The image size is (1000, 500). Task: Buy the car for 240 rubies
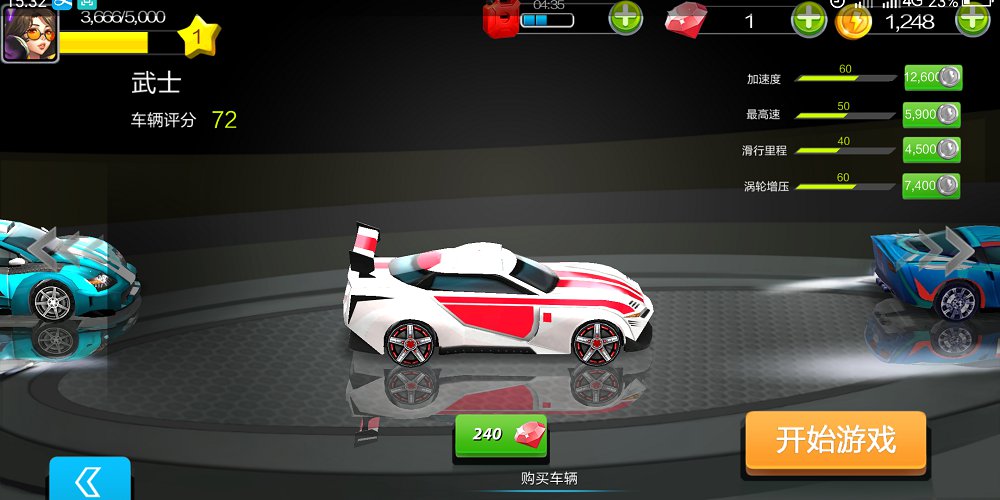tap(501, 435)
